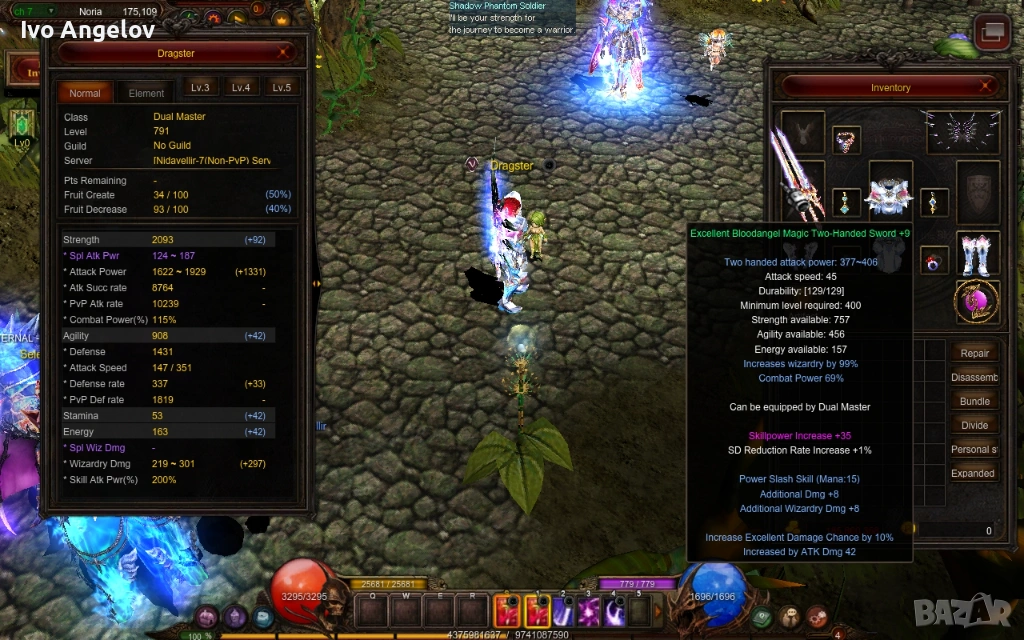Screen dimensions: 1024x640
Task: Open the Lv.3 tab
Action: coord(200,88)
